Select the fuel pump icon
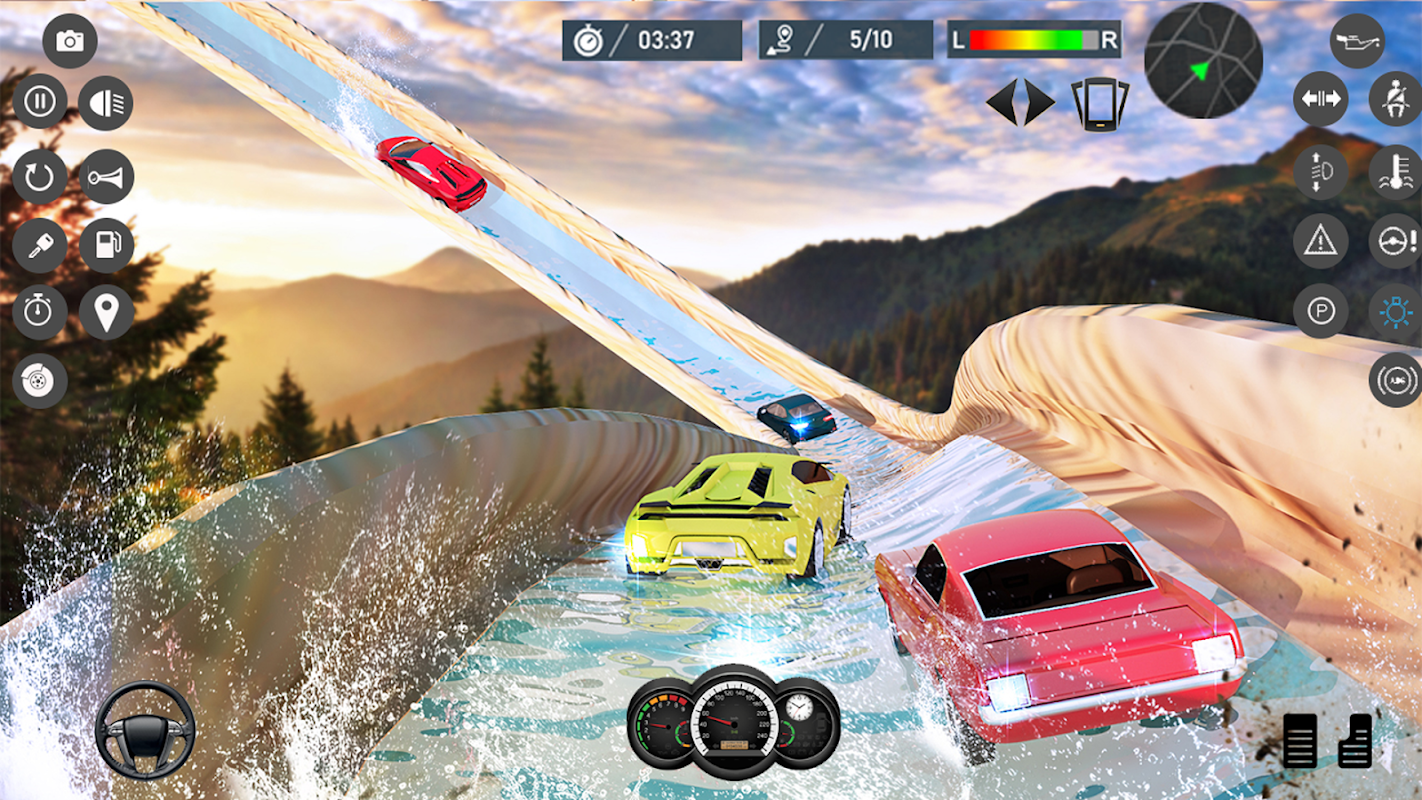The width and height of the screenshot is (1422, 800). (x=106, y=246)
